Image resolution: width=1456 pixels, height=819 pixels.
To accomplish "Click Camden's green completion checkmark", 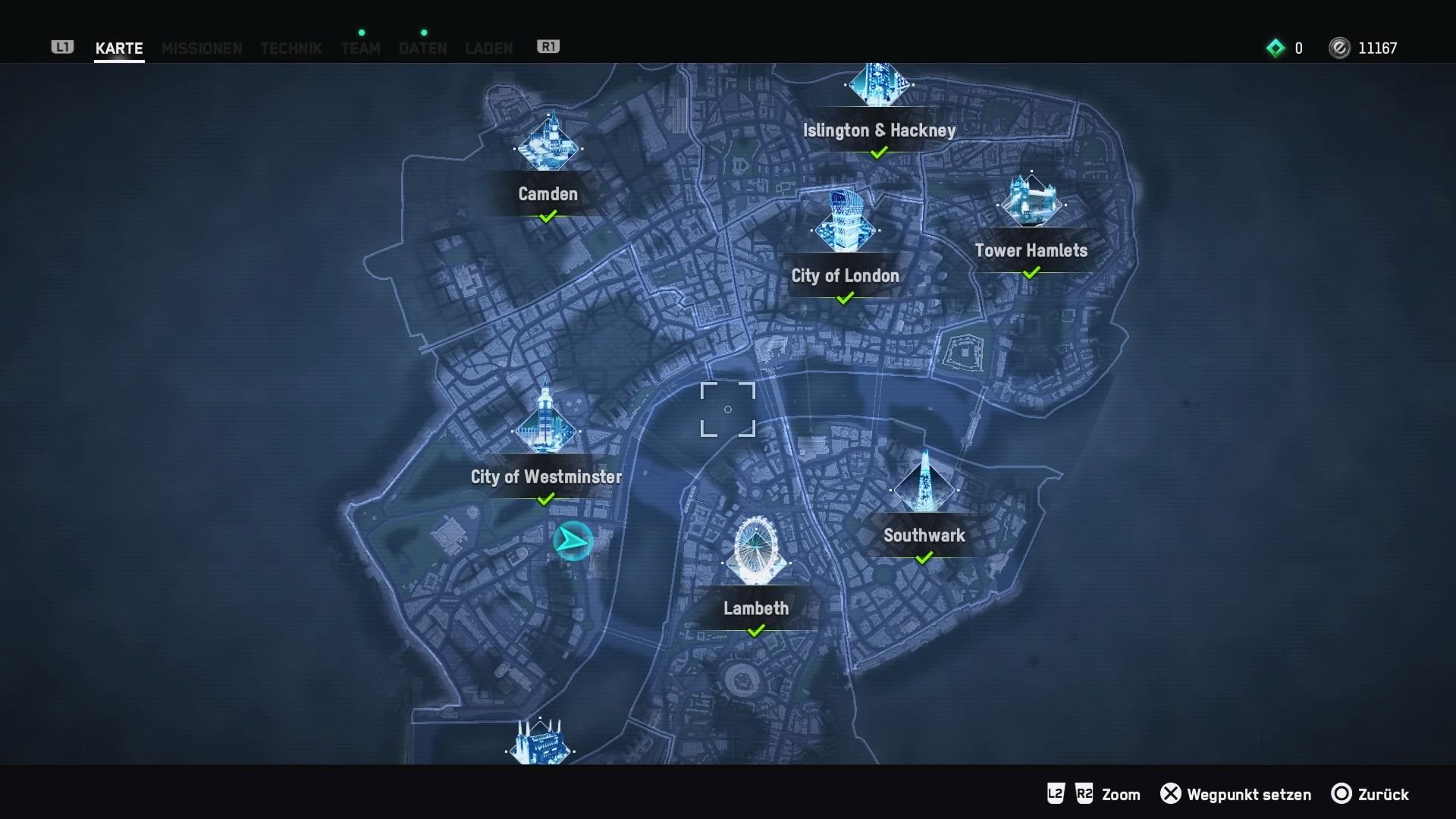I will (547, 217).
